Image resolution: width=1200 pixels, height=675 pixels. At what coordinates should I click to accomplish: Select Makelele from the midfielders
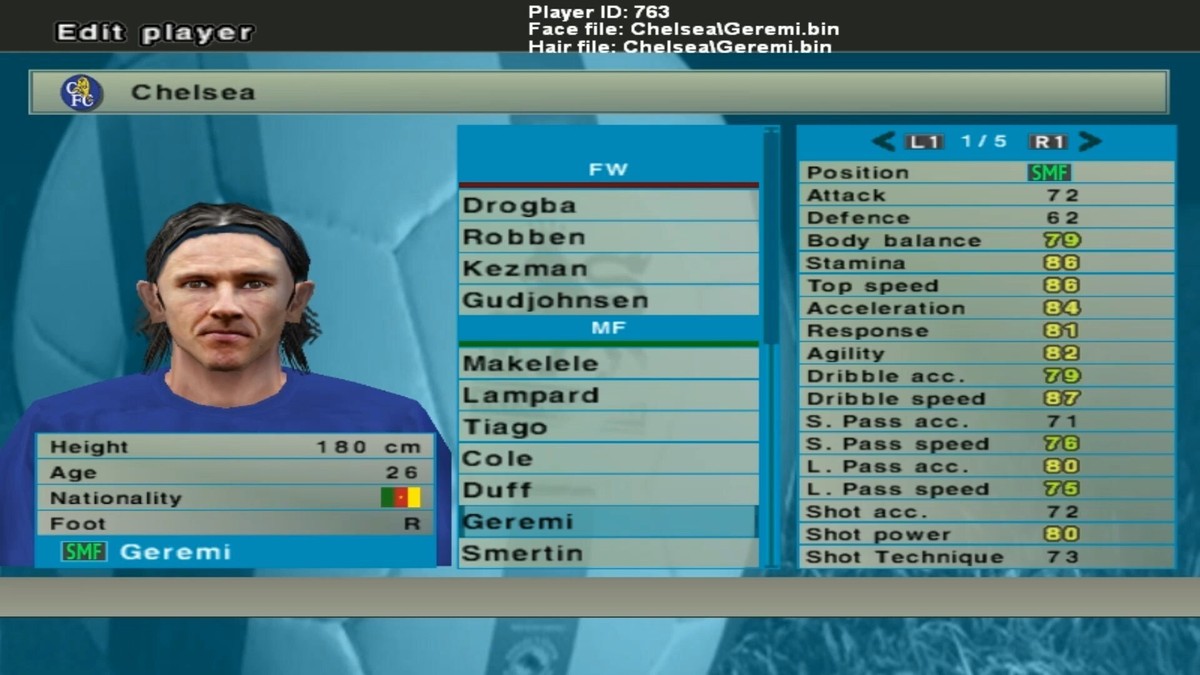click(x=608, y=364)
